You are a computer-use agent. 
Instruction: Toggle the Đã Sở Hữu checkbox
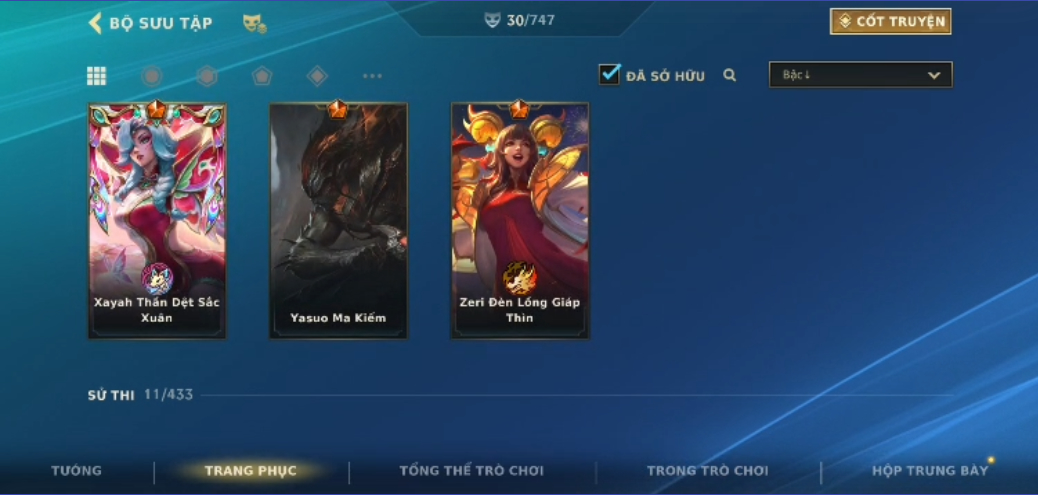(609, 75)
